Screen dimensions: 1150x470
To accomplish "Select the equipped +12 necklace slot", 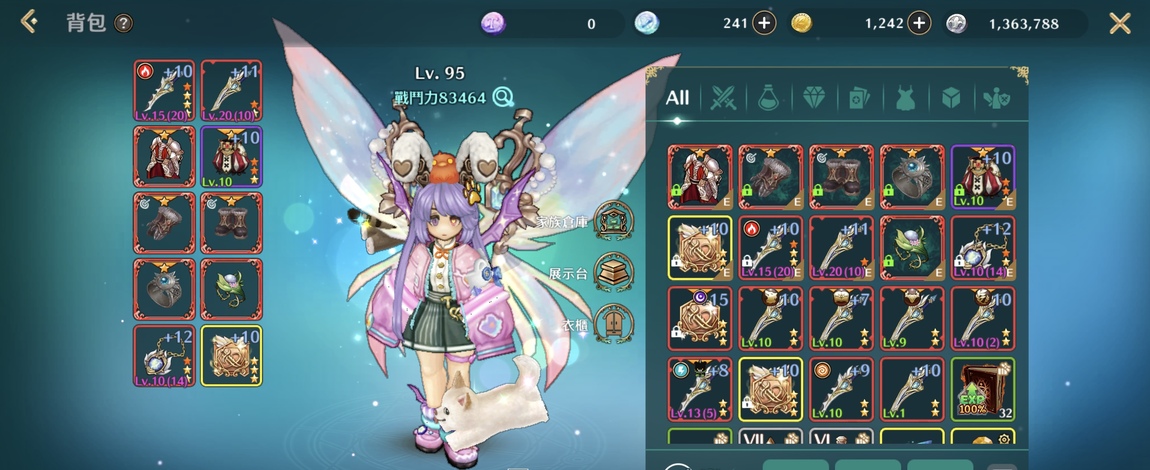I will coord(164,355).
